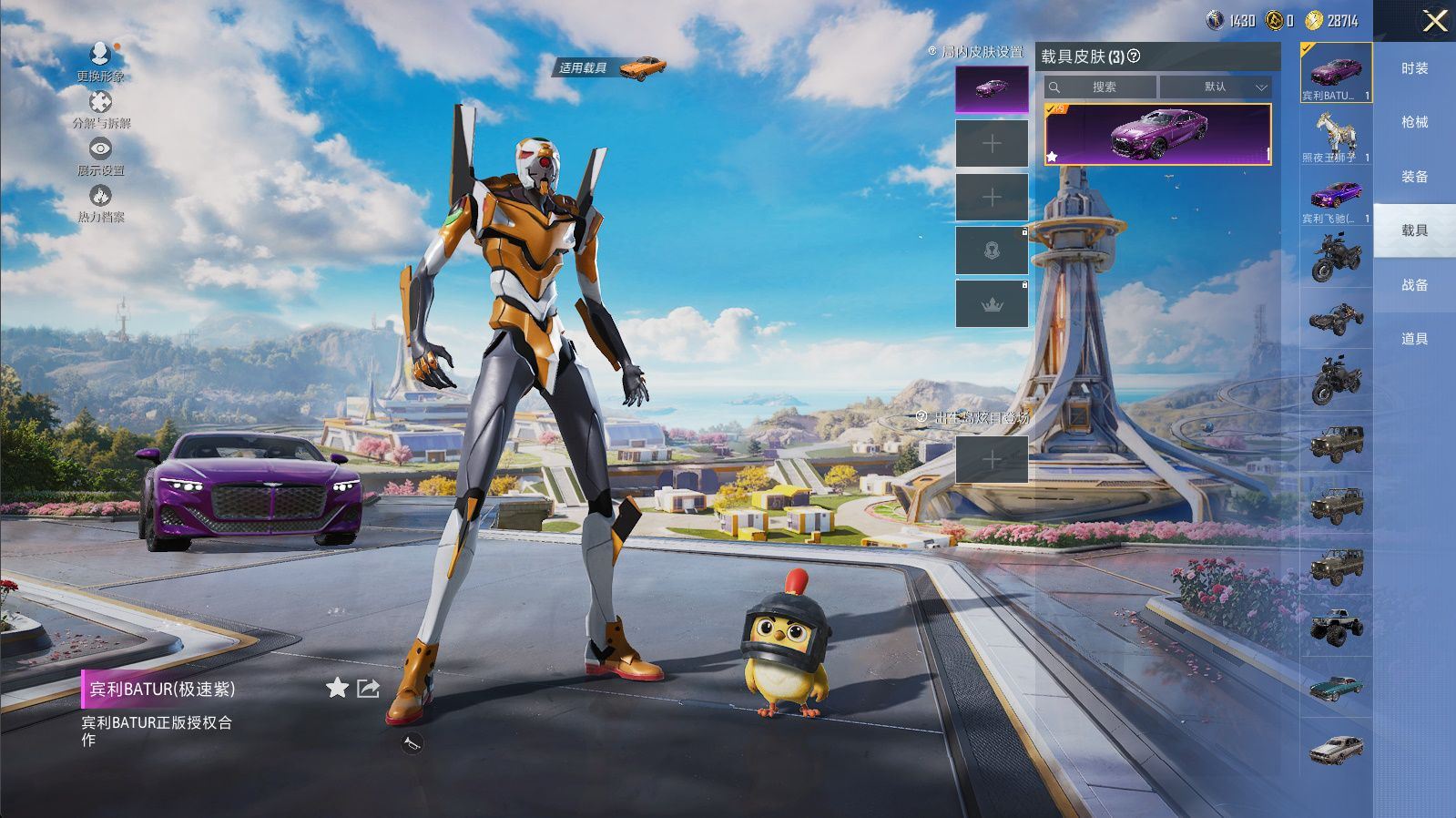Click the 搜索 search field
This screenshot has height=818, width=1456.
click(x=1102, y=87)
